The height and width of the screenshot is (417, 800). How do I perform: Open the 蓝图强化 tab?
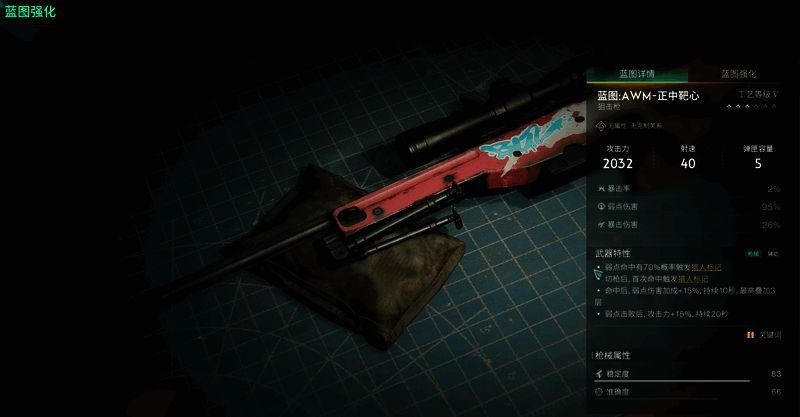point(738,74)
